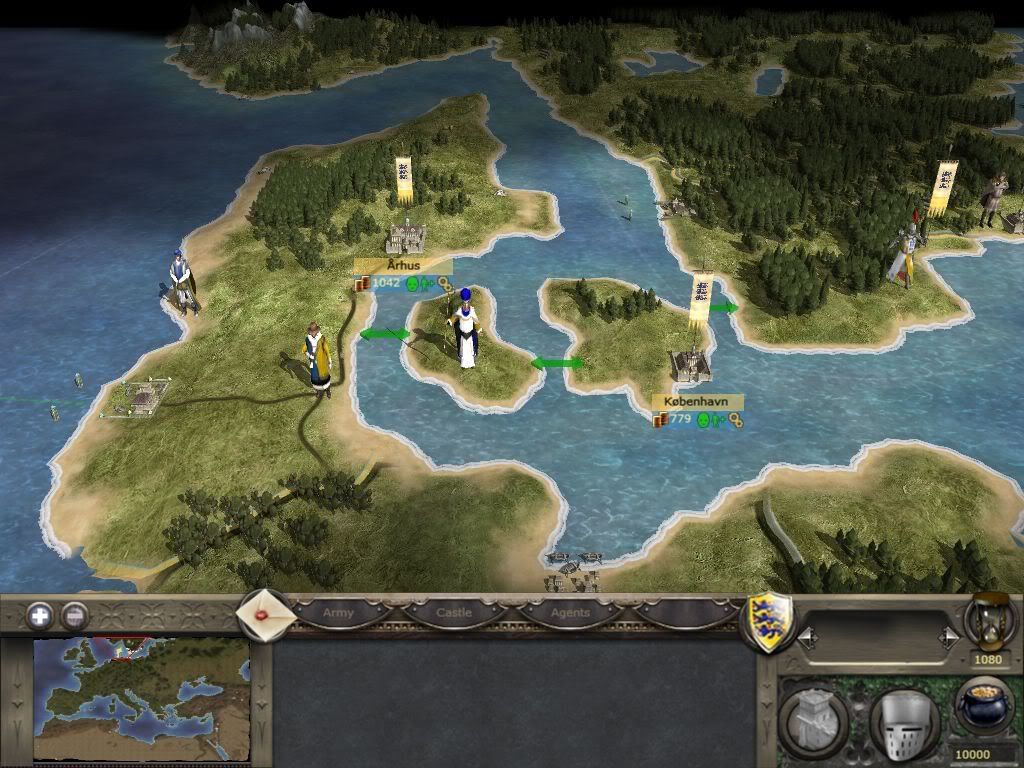
Task: Open the construction tower button
Action: [813, 719]
